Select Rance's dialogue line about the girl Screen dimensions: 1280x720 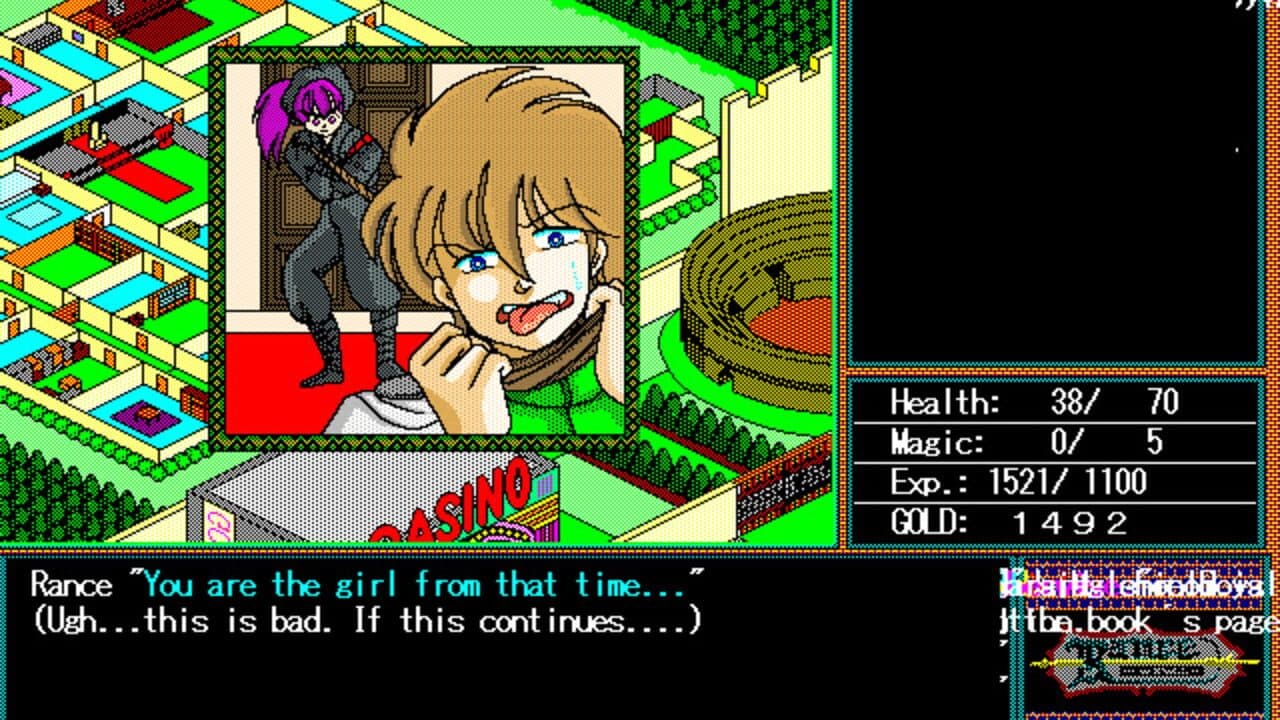(x=360, y=585)
